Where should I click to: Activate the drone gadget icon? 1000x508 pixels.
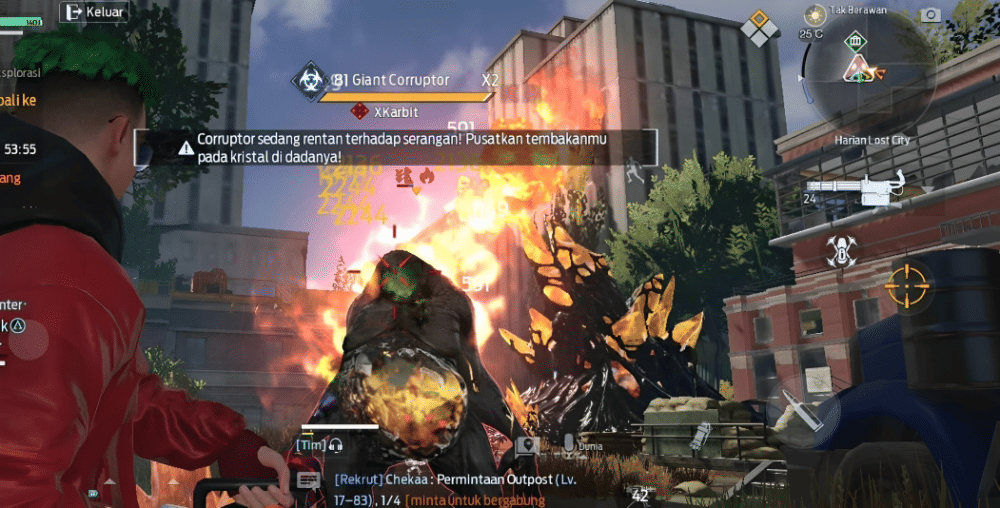click(841, 251)
